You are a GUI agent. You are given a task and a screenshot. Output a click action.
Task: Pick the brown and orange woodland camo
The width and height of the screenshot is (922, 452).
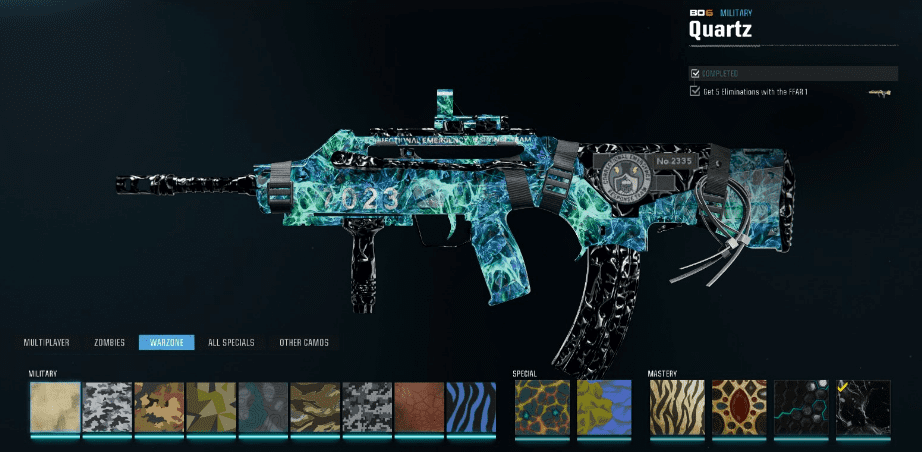click(158, 407)
